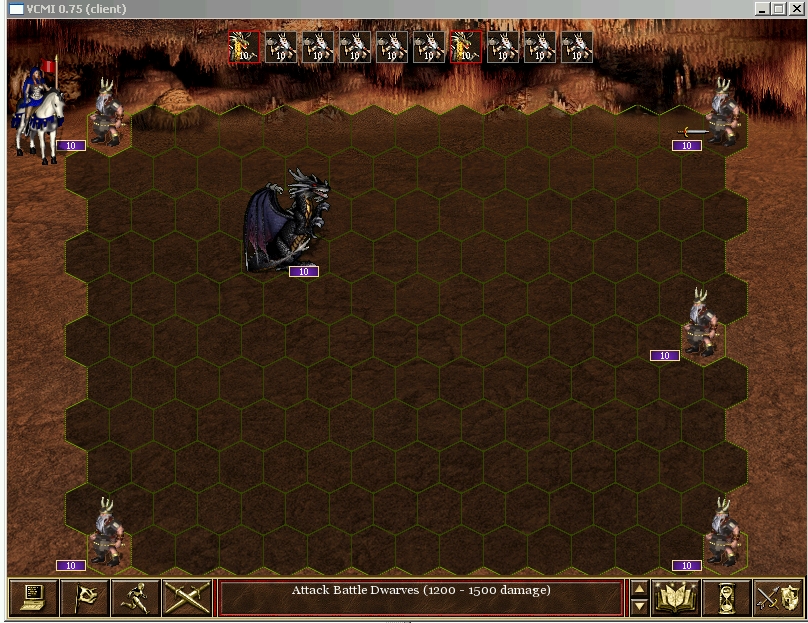Viewport: 808px width, 623px height.
Task: Minimize the VCMI window
Action: [762, 9]
